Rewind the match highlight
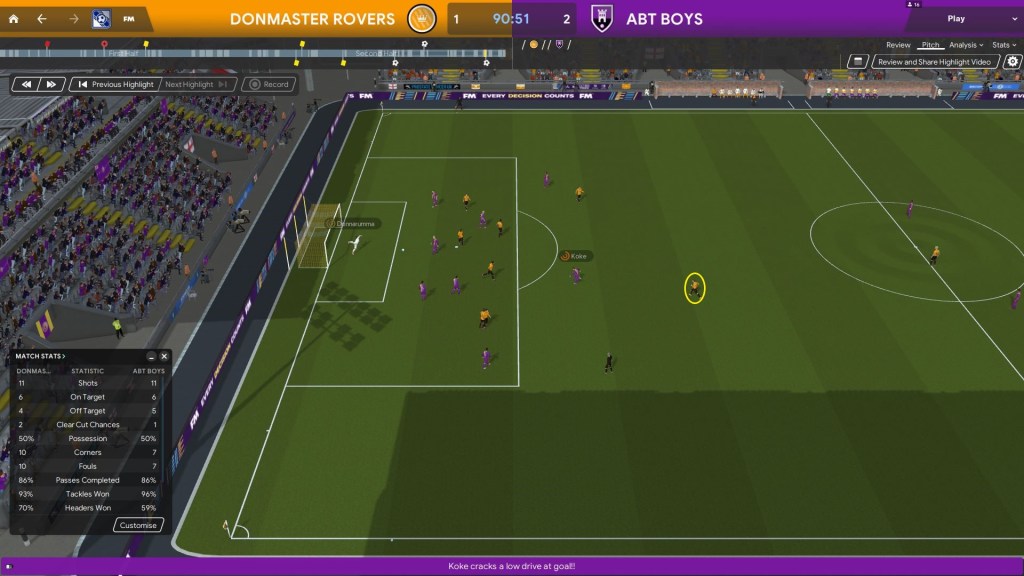 (x=27, y=85)
